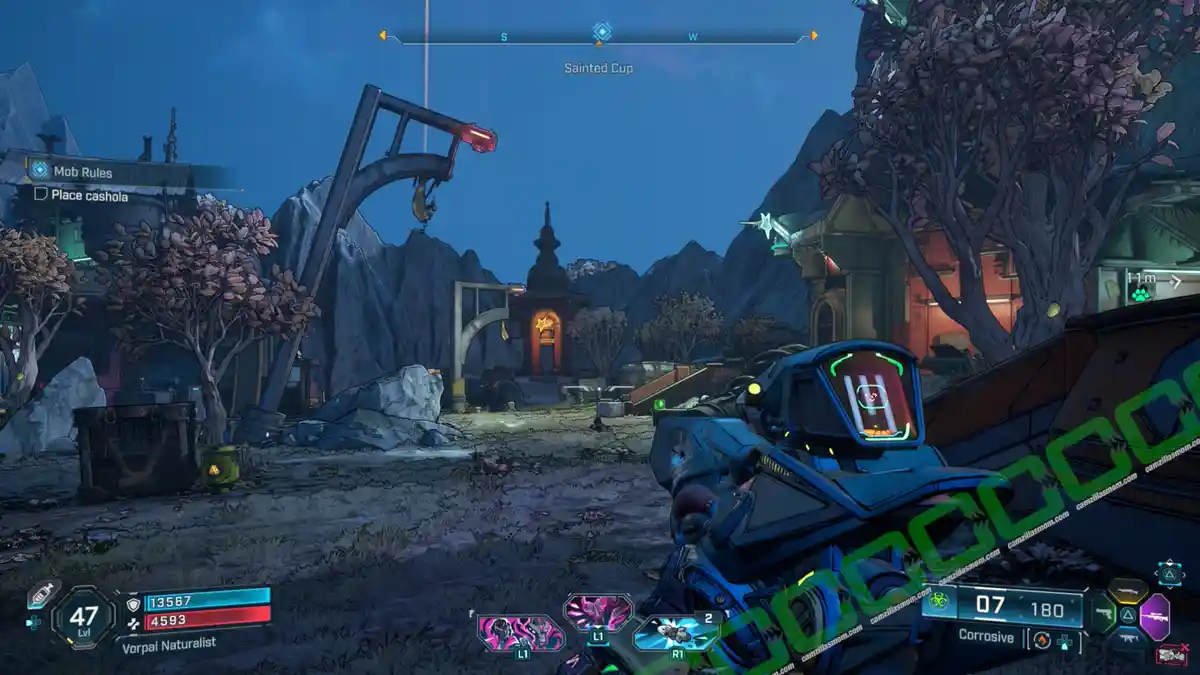The image size is (1200, 675).
Task: Equip the yellow shotgun weapon slot
Action: (x=1128, y=592)
